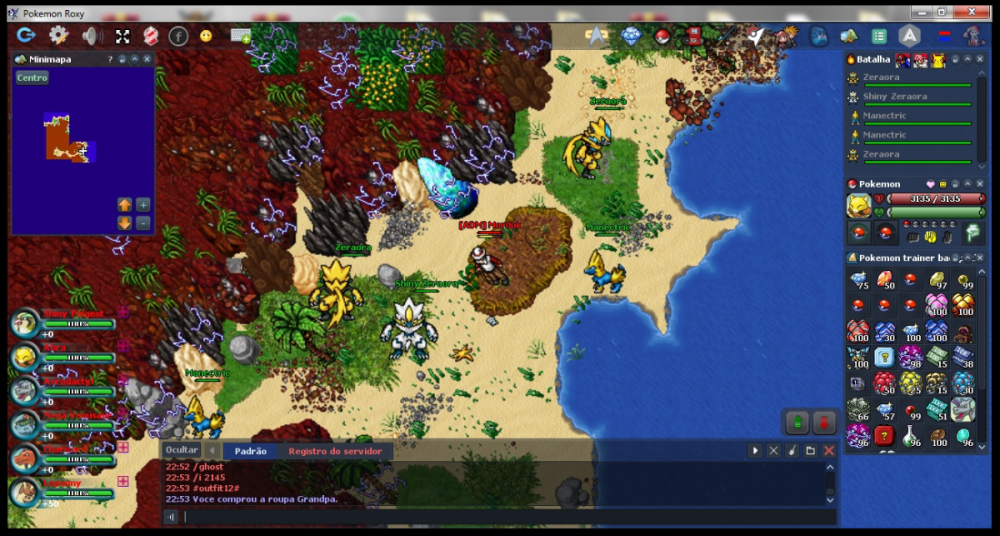Toggle the speaker sound icon
The image size is (1000, 536).
click(x=90, y=36)
